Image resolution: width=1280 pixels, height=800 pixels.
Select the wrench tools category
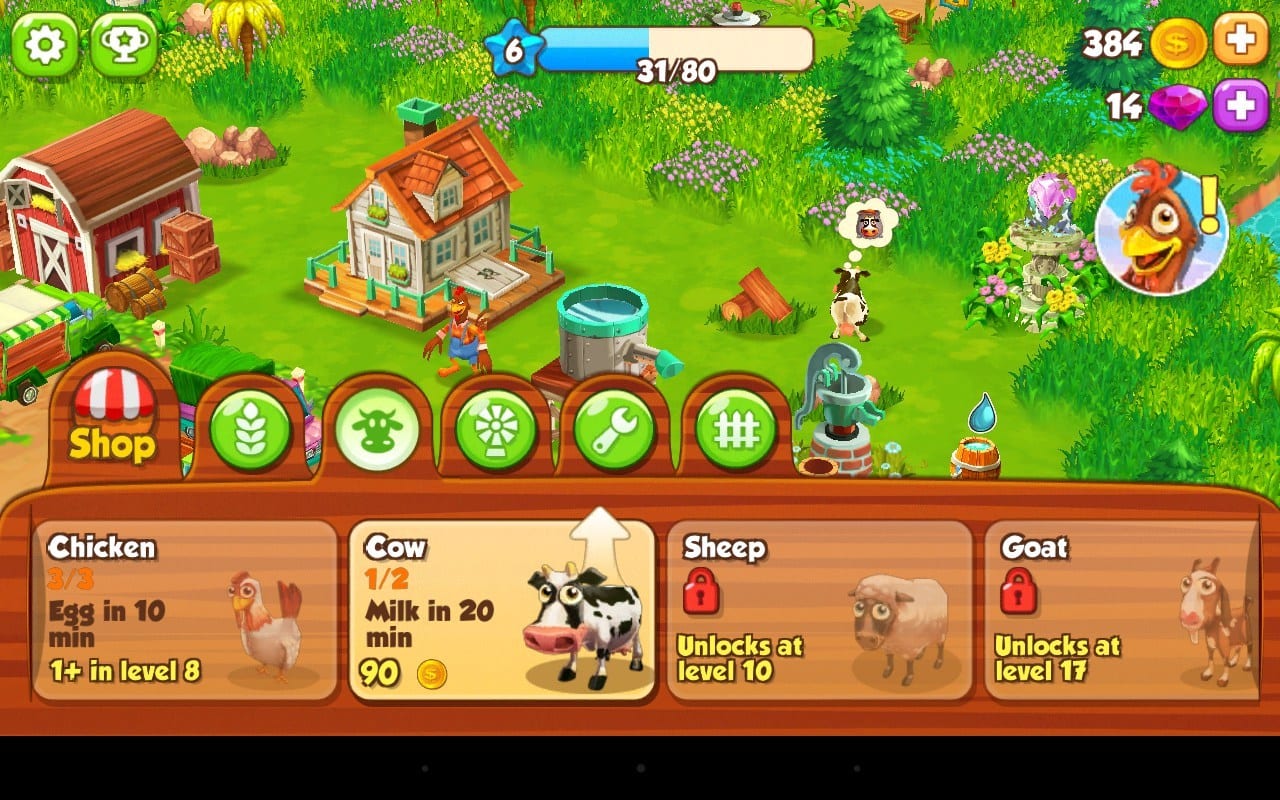tap(616, 428)
